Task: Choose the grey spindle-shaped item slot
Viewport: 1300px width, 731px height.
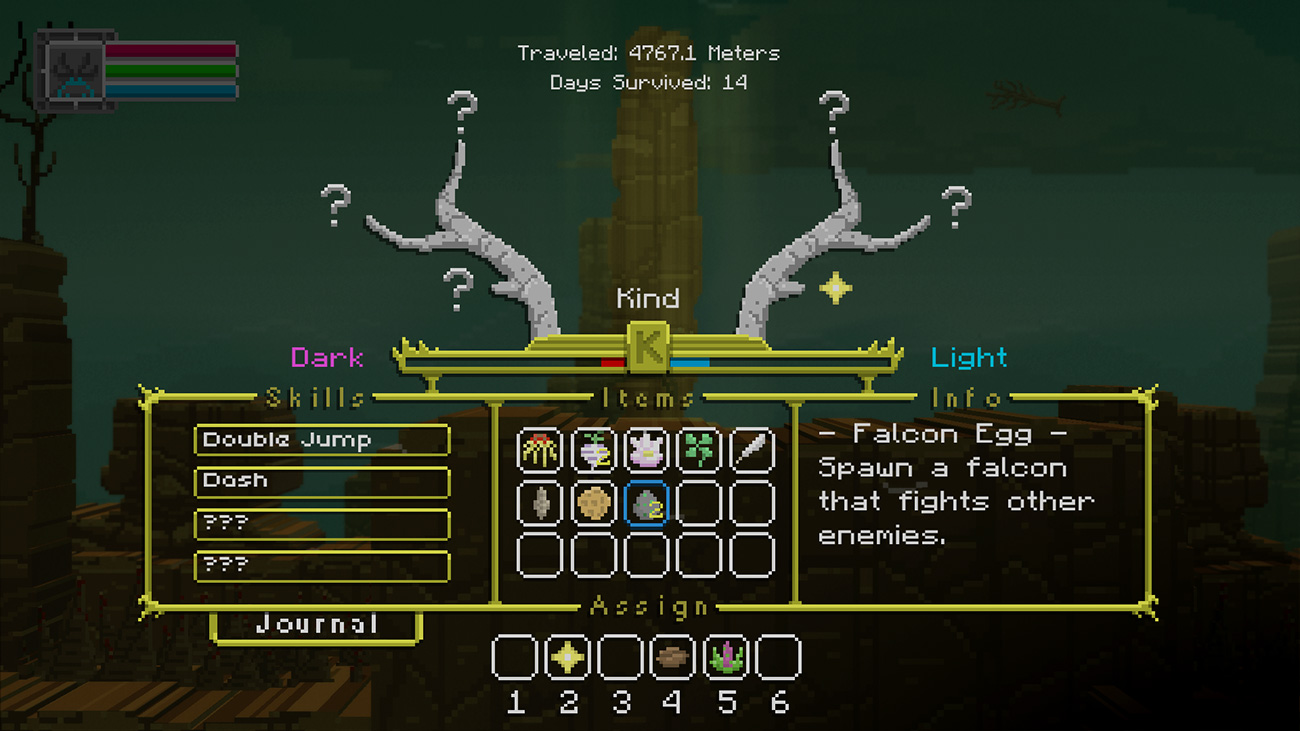Action: pyautogui.click(x=540, y=503)
